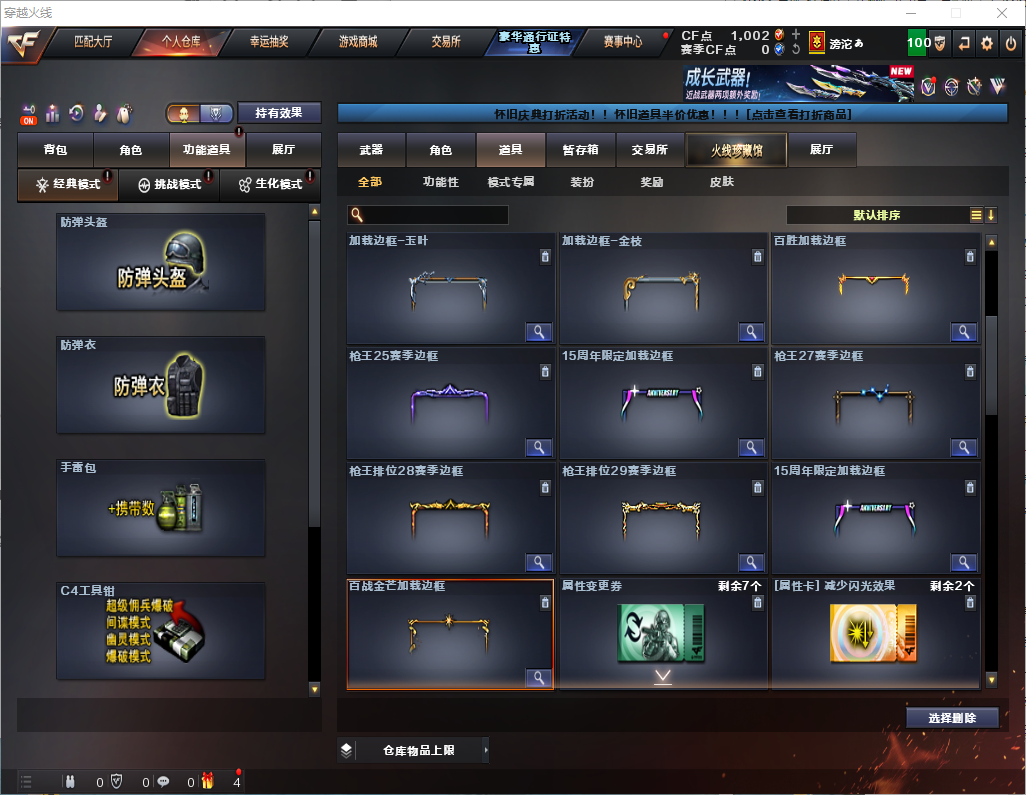Open the 赛事中心 tab
This screenshot has width=1026, height=795.
click(x=622, y=42)
